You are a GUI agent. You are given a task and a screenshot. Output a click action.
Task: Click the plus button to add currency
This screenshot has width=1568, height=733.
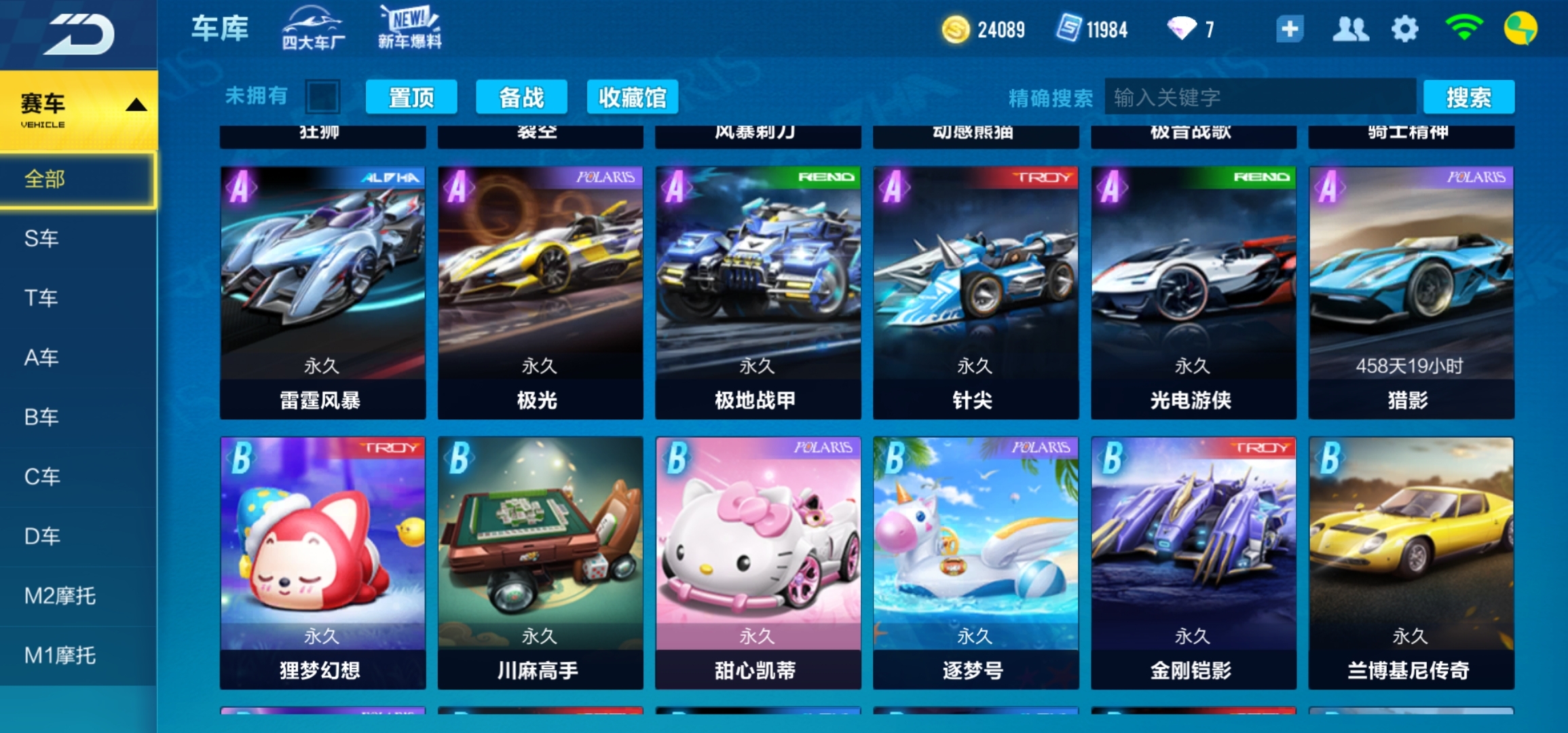pos(1289,29)
